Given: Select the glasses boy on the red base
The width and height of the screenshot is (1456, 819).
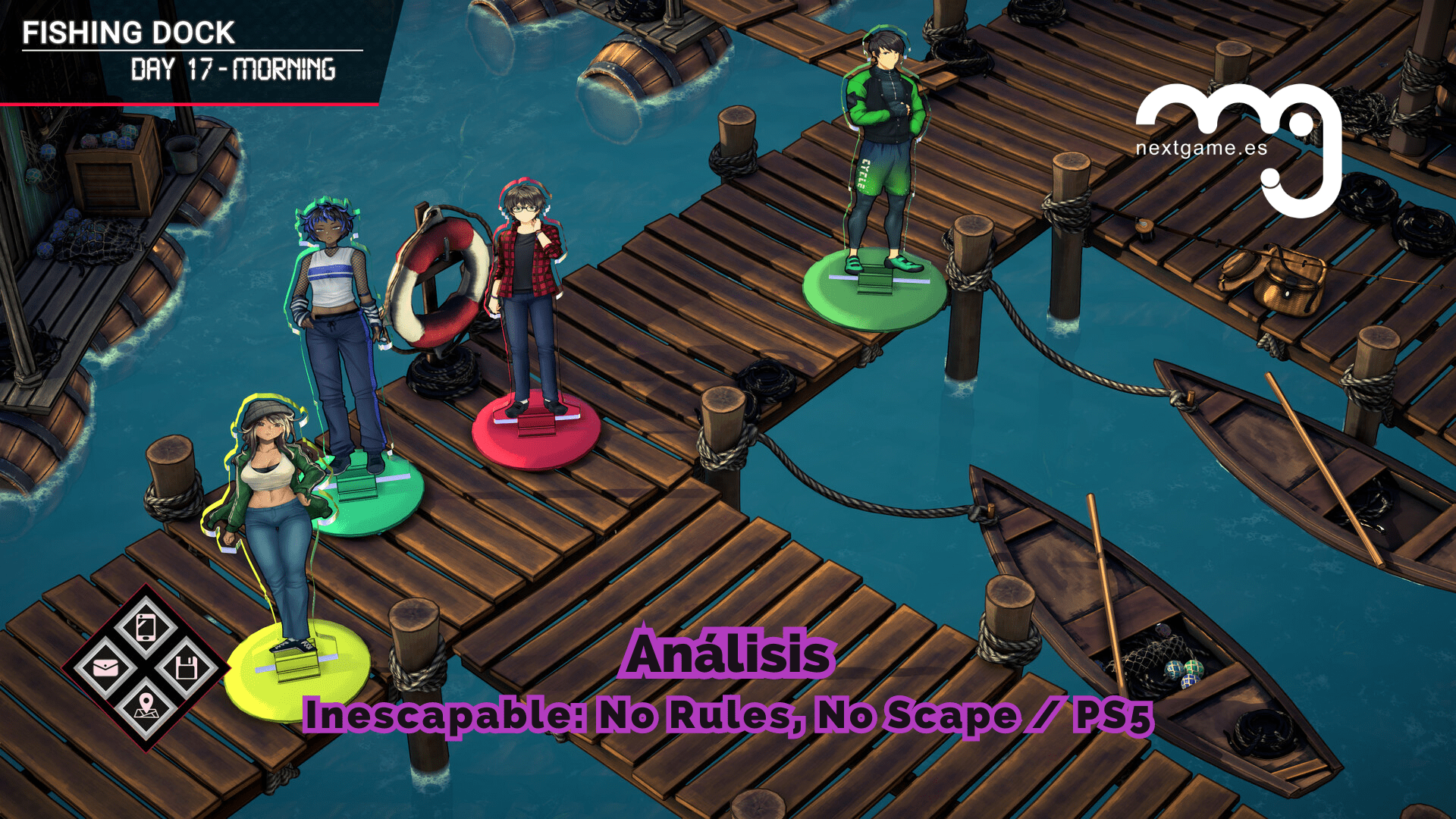Looking at the screenshot, I should point(529,303).
